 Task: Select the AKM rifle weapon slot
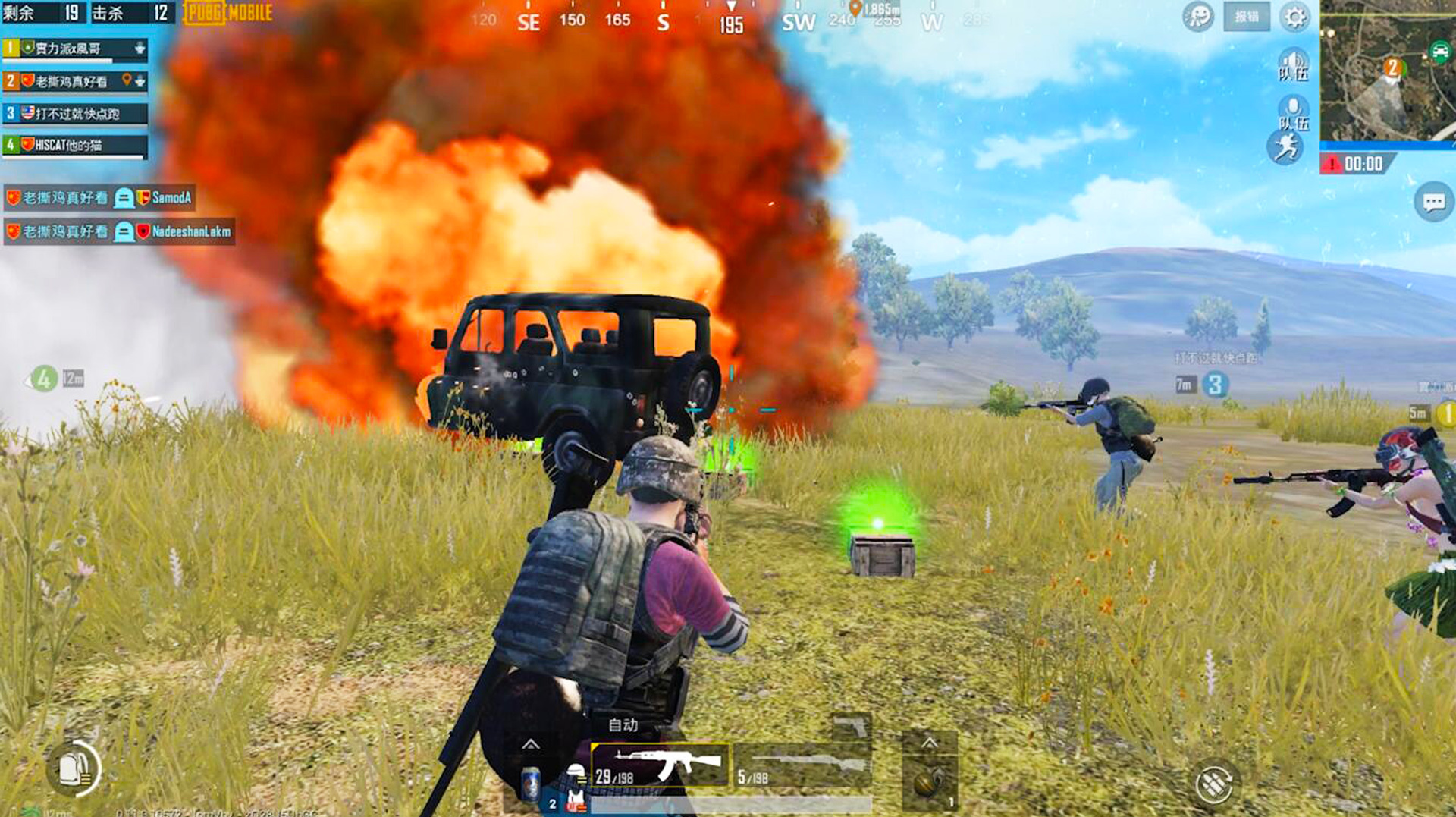pos(659,765)
